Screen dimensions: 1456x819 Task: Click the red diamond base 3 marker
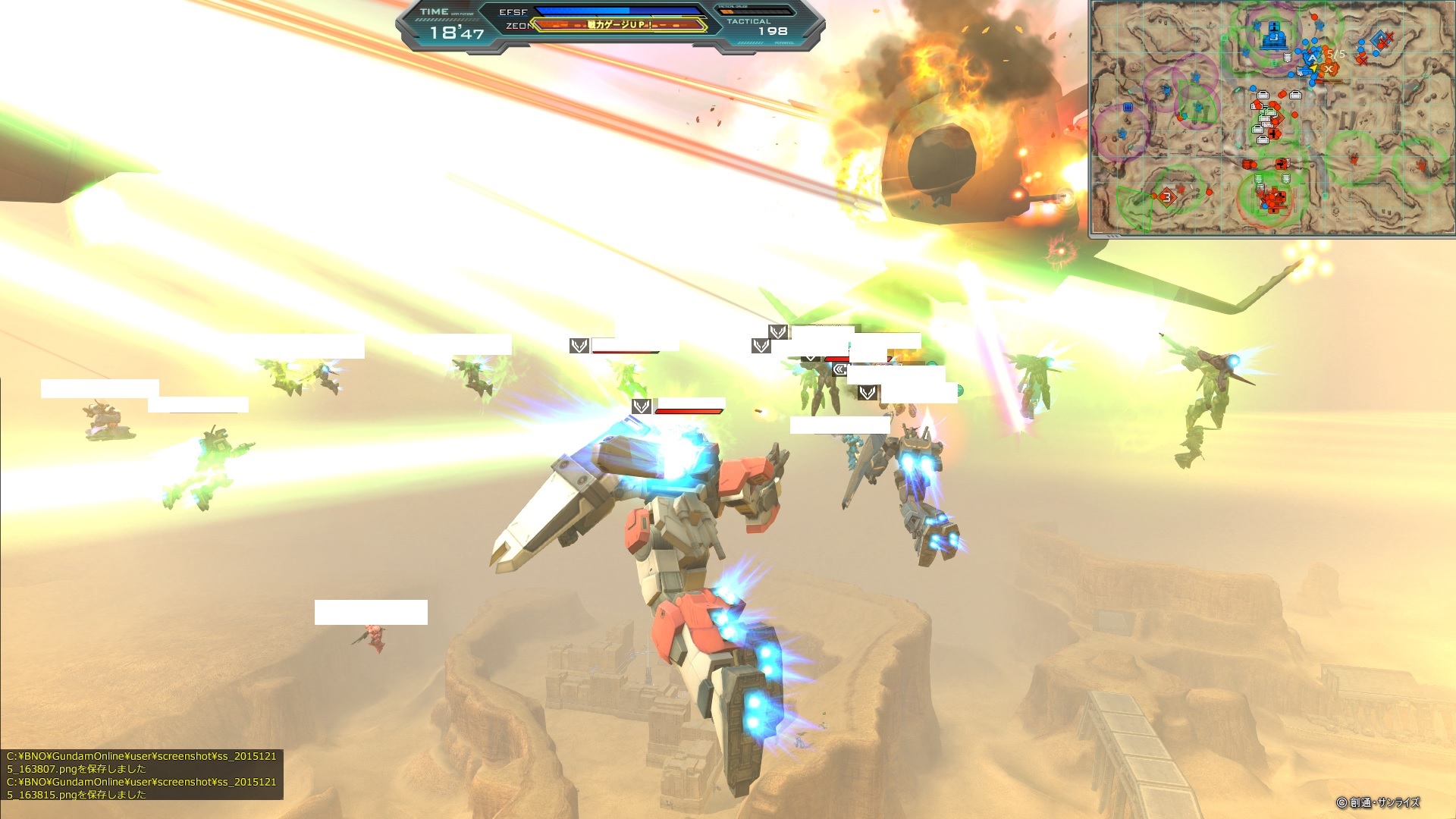click(1167, 197)
